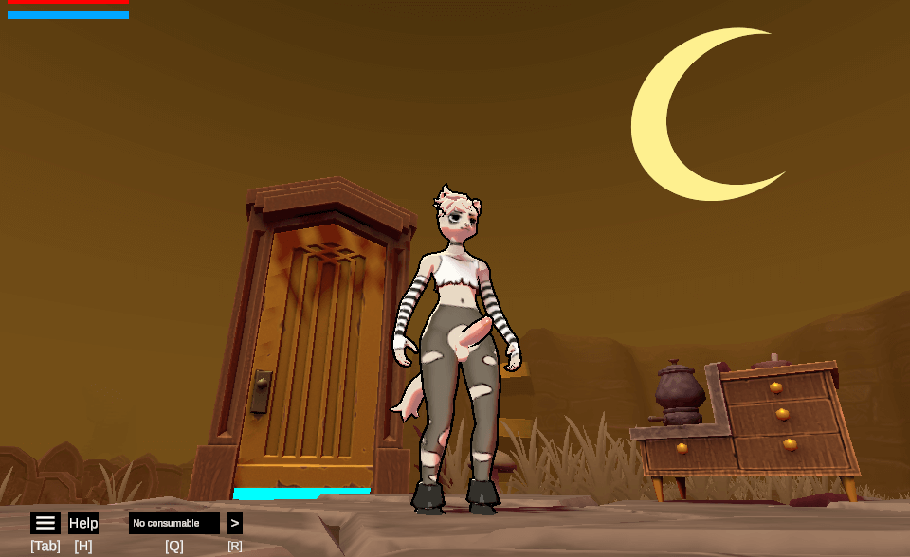Viewport: 910px width, 557px height.
Task: Select the 'No consumable' slot
Action: pos(174,523)
